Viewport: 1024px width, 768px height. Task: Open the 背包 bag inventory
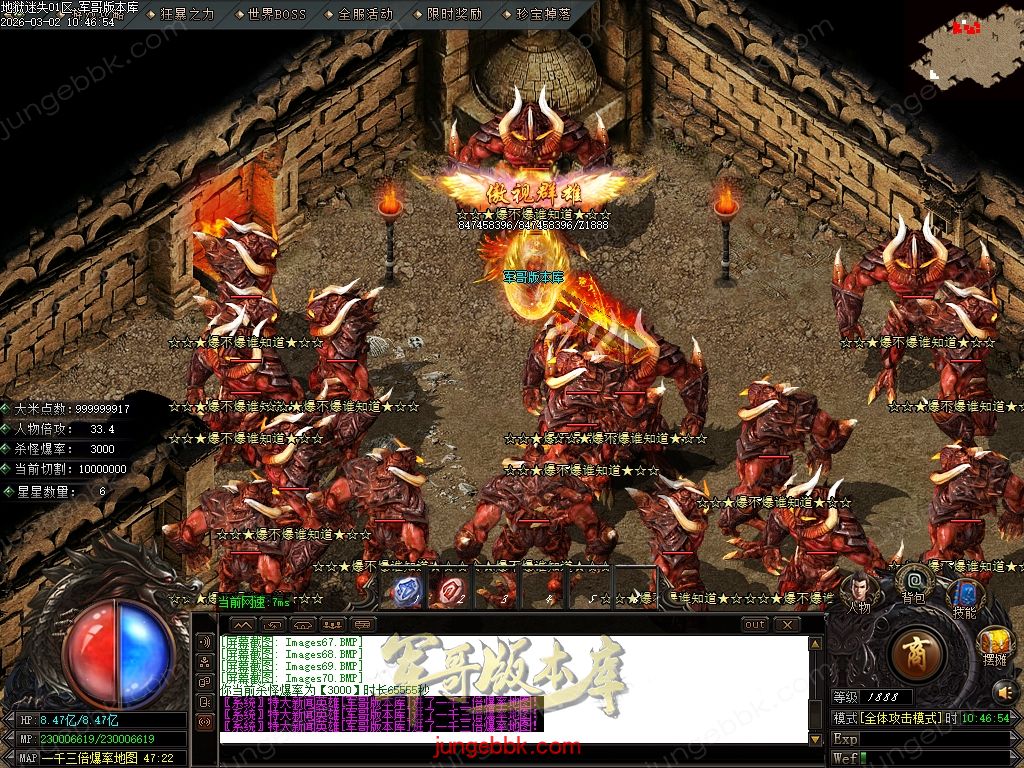pyautogui.click(x=915, y=580)
